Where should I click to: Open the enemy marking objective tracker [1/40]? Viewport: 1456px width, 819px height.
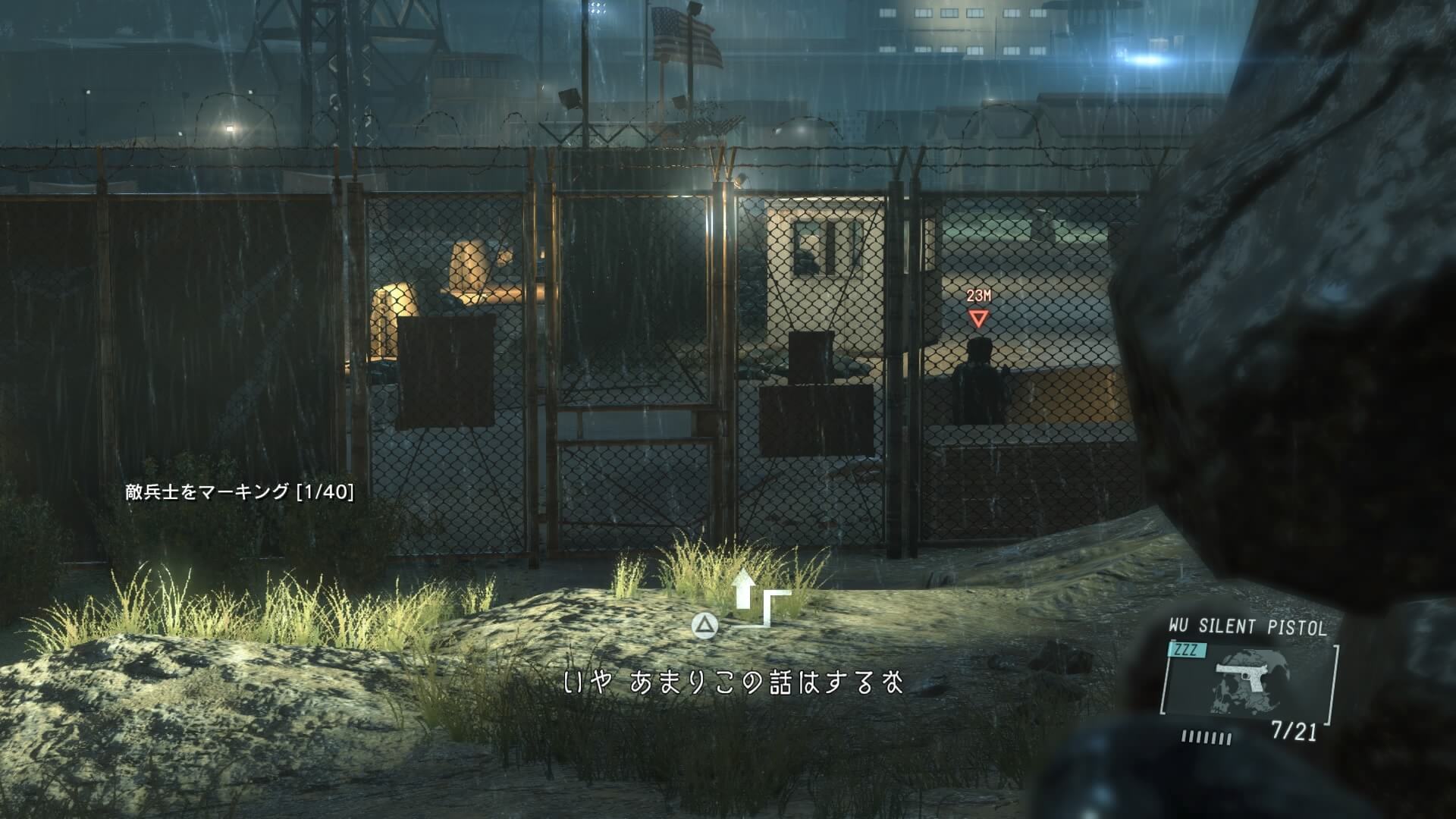tap(240, 492)
